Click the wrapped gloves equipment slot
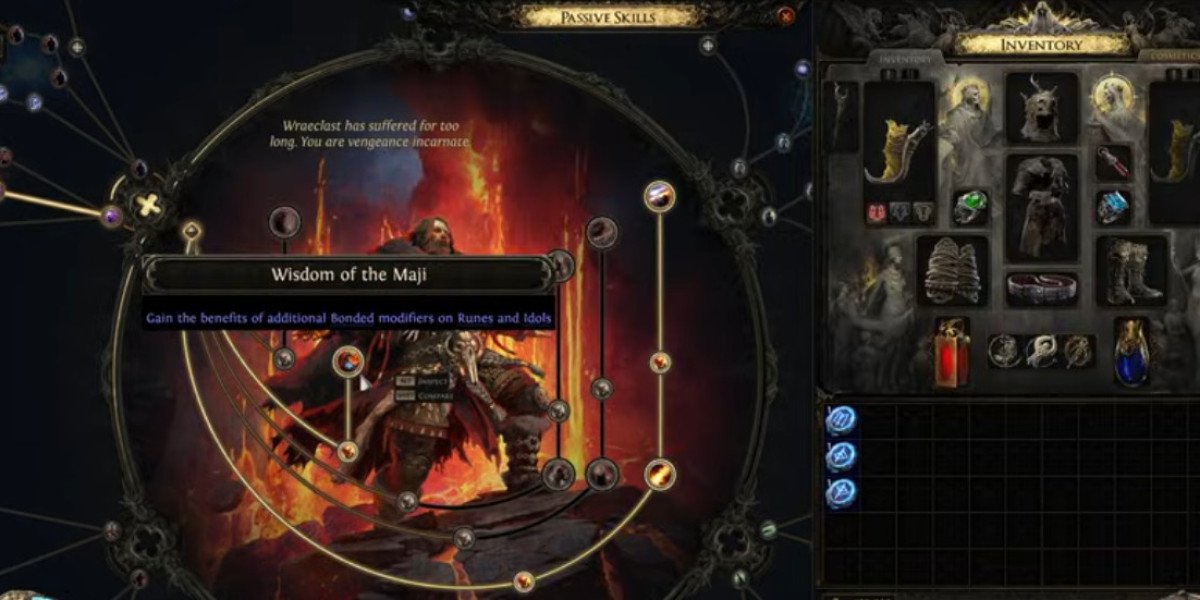This screenshot has width=1200, height=600. (952, 270)
